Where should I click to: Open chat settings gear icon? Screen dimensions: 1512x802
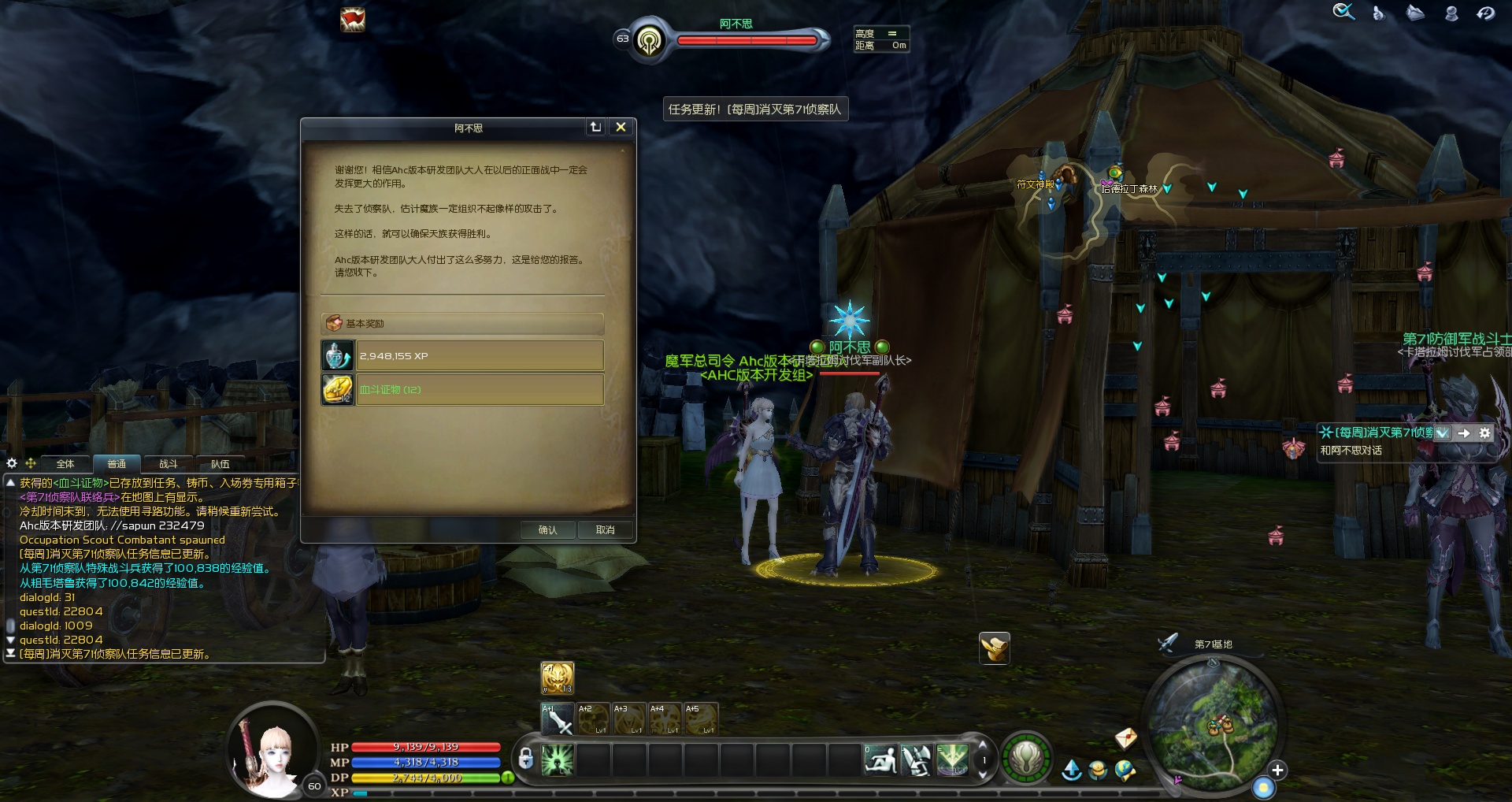click(x=12, y=463)
